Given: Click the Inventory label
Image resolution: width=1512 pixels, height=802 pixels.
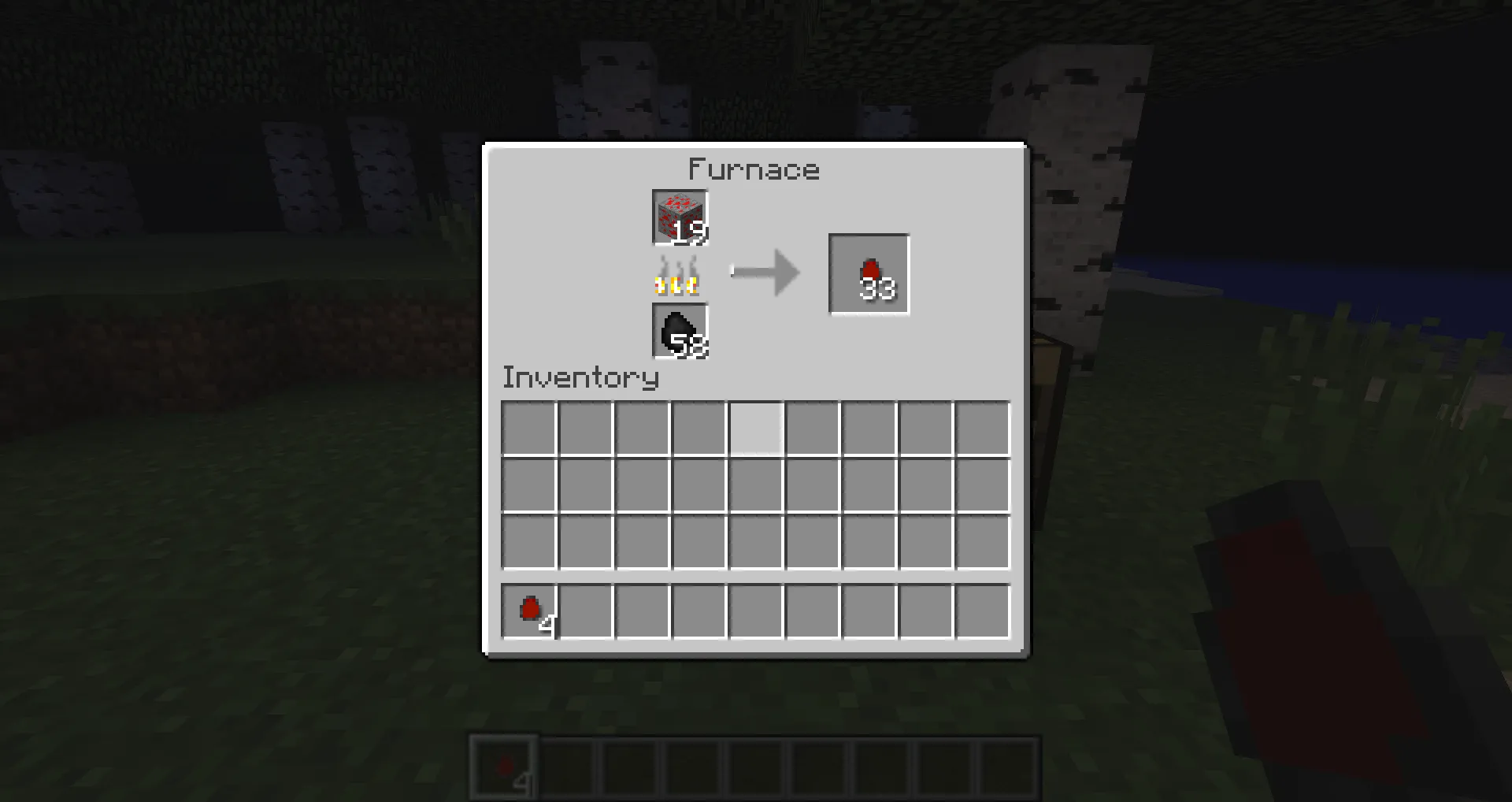Looking at the screenshot, I should coord(580,378).
